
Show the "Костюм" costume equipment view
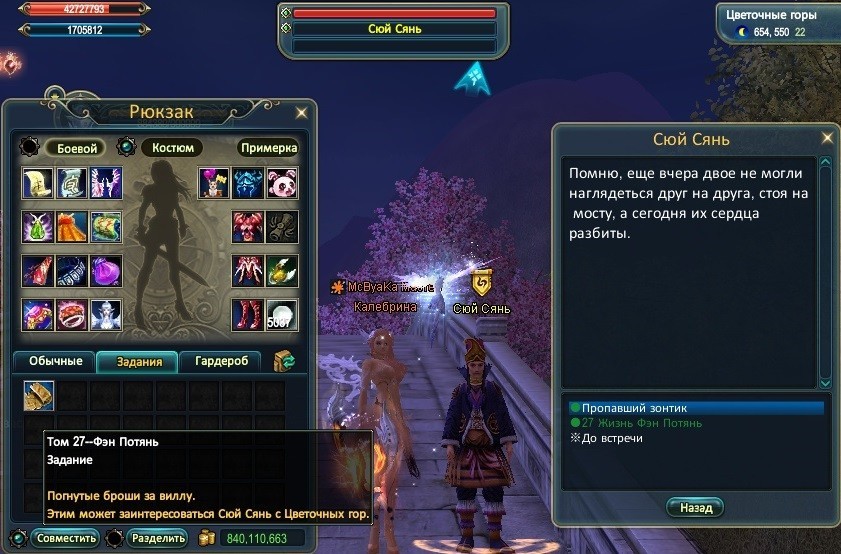tap(172, 148)
